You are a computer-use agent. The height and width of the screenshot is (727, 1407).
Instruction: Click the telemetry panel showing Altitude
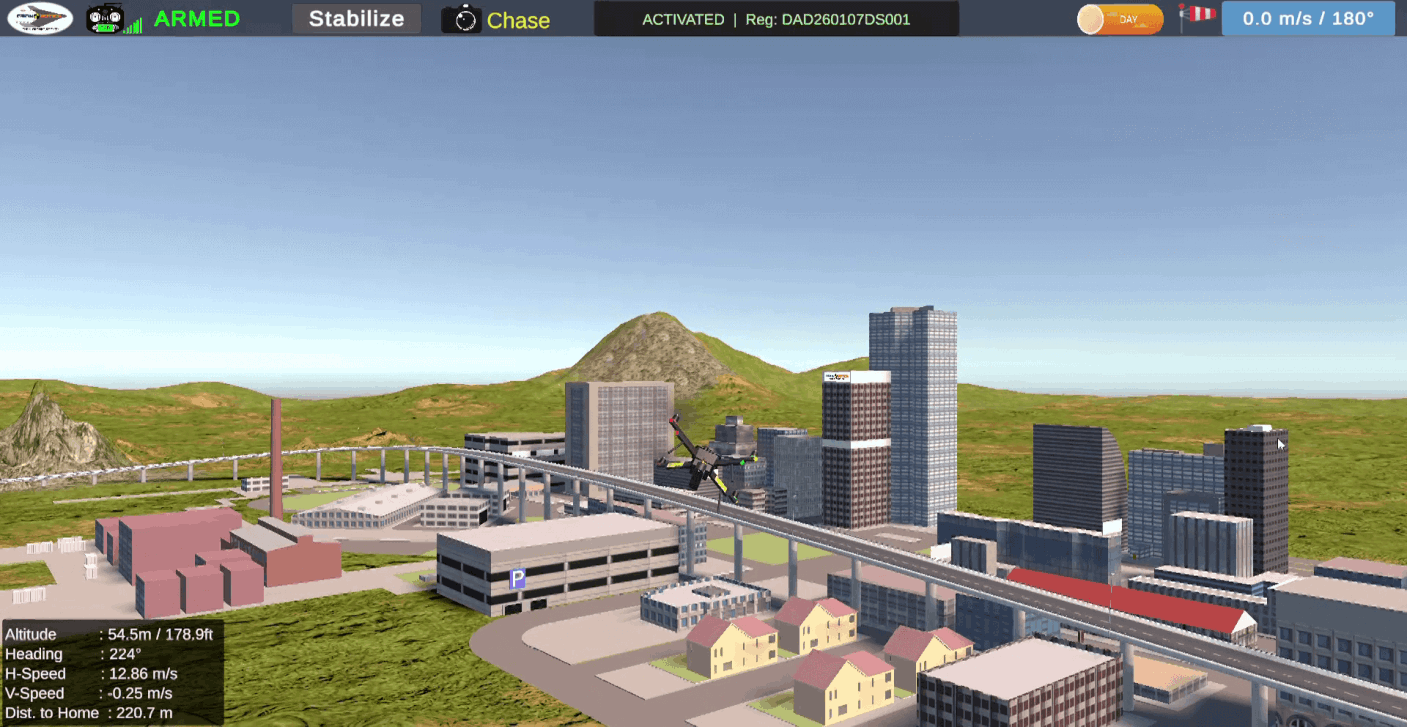[x=110, y=673]
